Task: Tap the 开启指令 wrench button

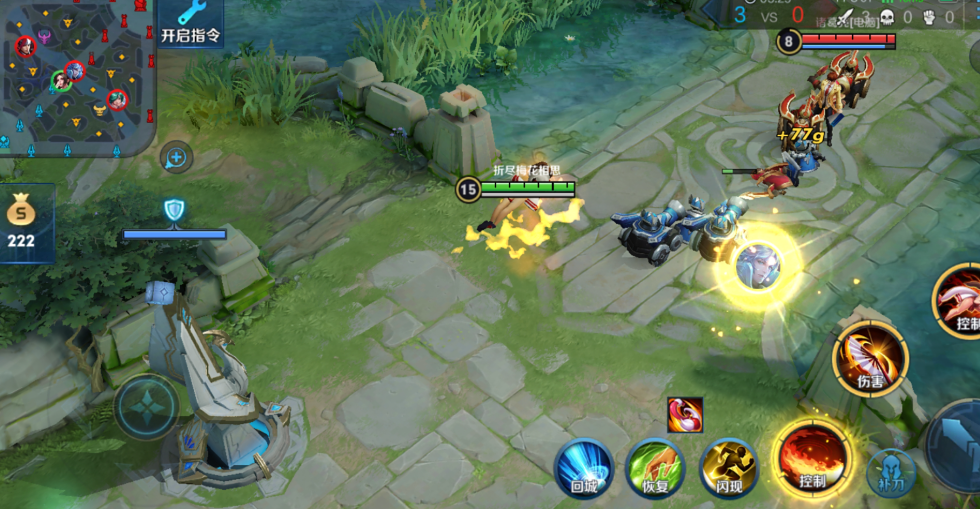Action: 190,22
